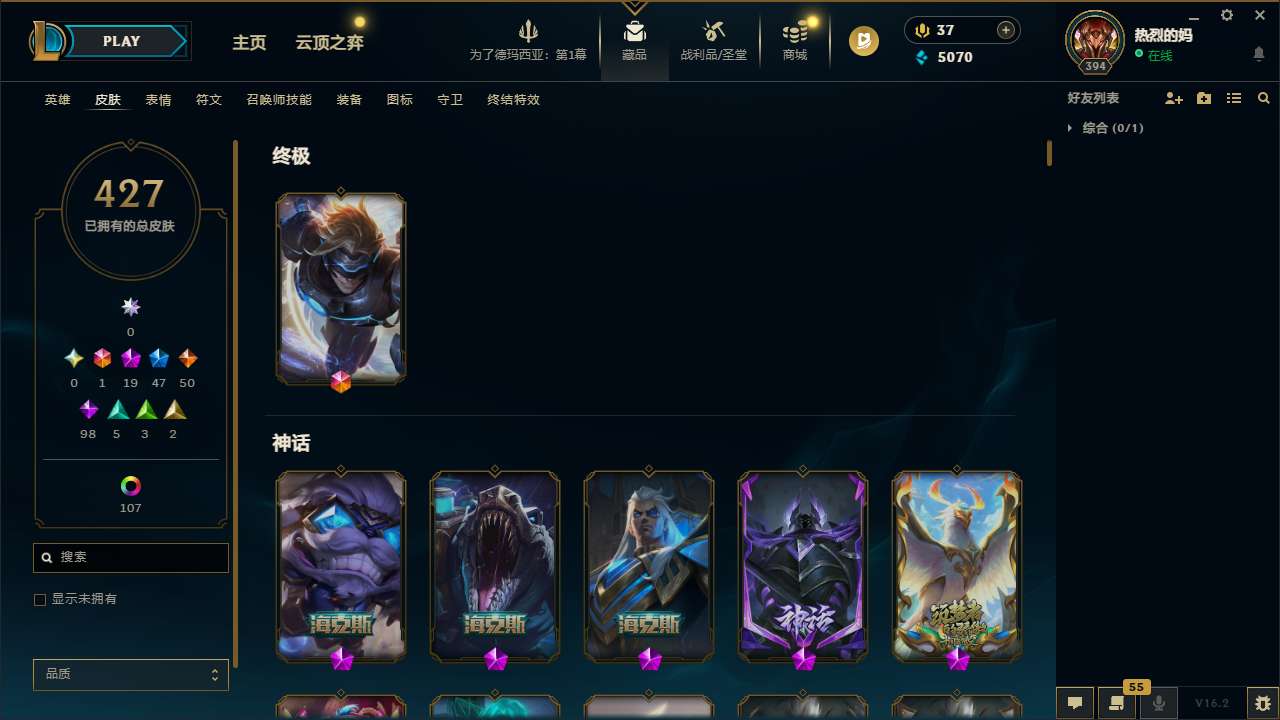The image size is (1280, 720).
Task: Open the 战利品/圣堂 loot icon
Action: [713, 40]
